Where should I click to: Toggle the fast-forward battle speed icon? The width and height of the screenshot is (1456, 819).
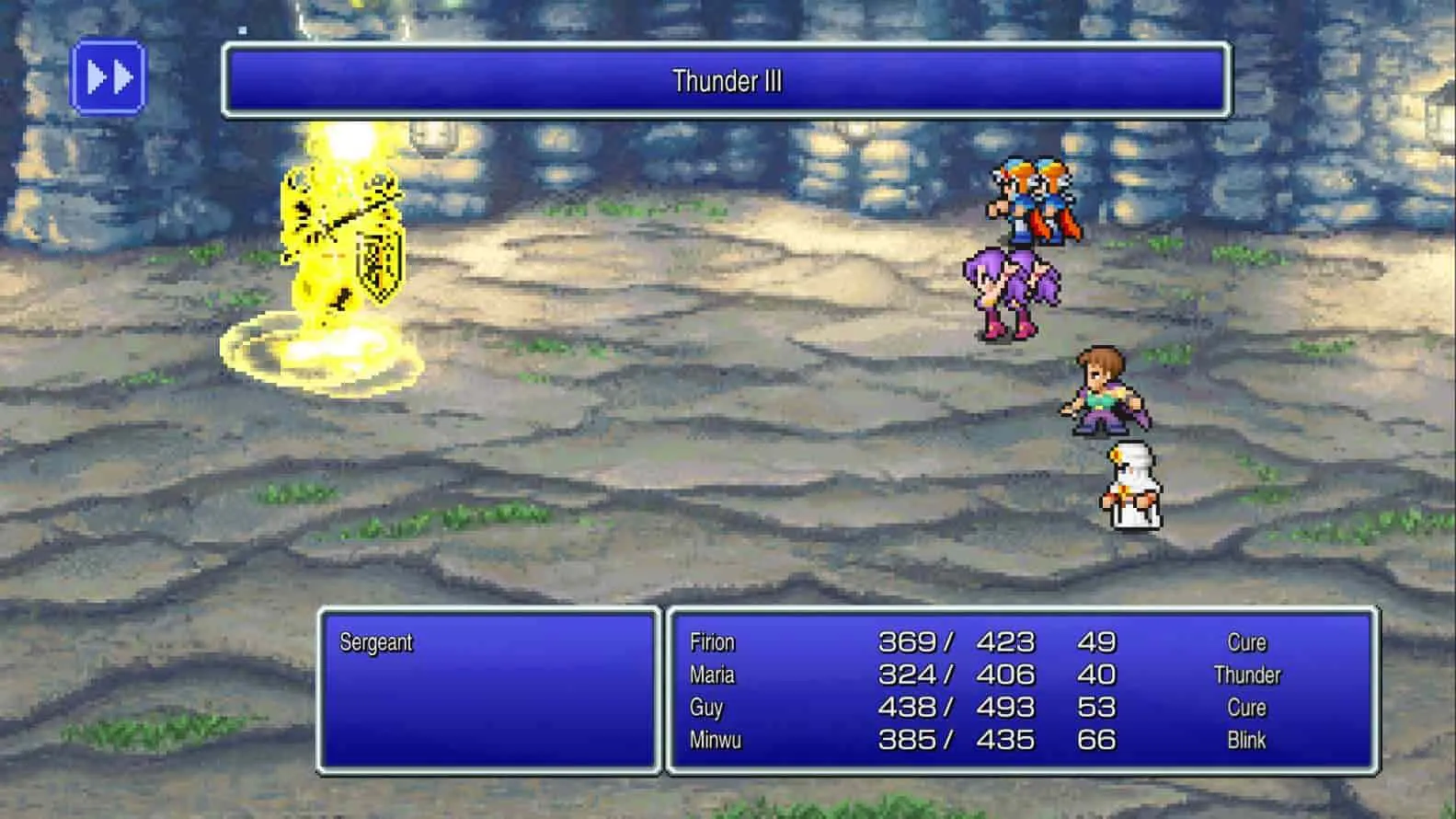[109, 77]
